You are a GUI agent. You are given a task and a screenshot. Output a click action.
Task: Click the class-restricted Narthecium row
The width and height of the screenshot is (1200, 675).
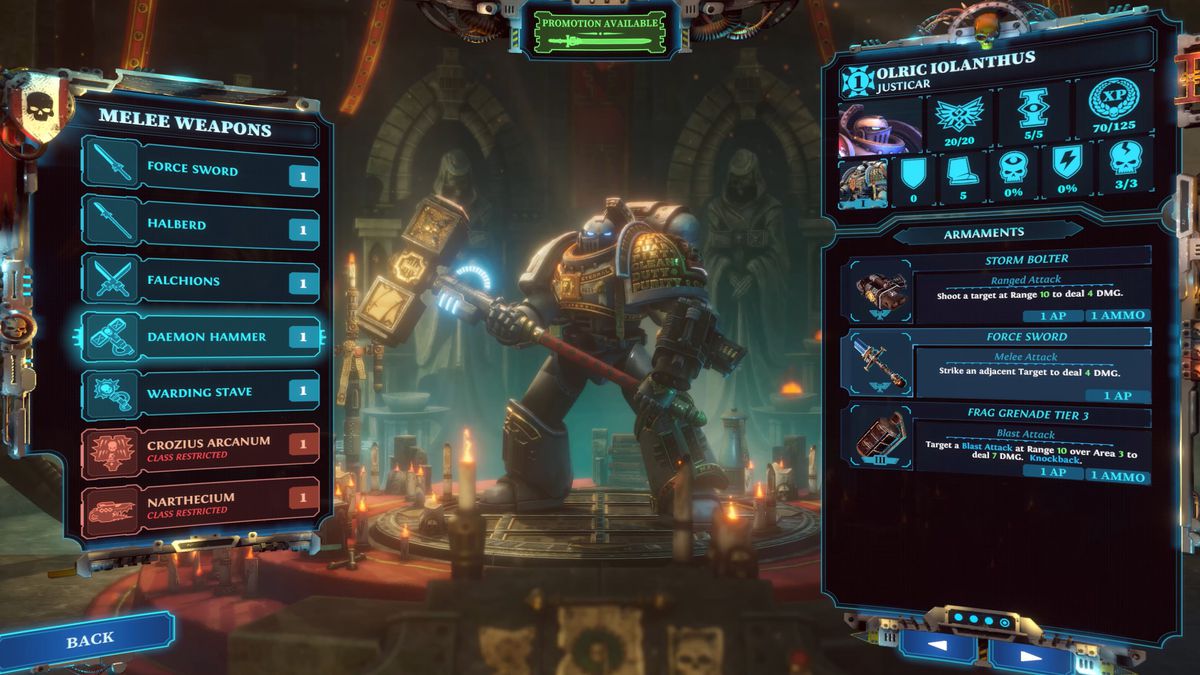click(200, 502)
